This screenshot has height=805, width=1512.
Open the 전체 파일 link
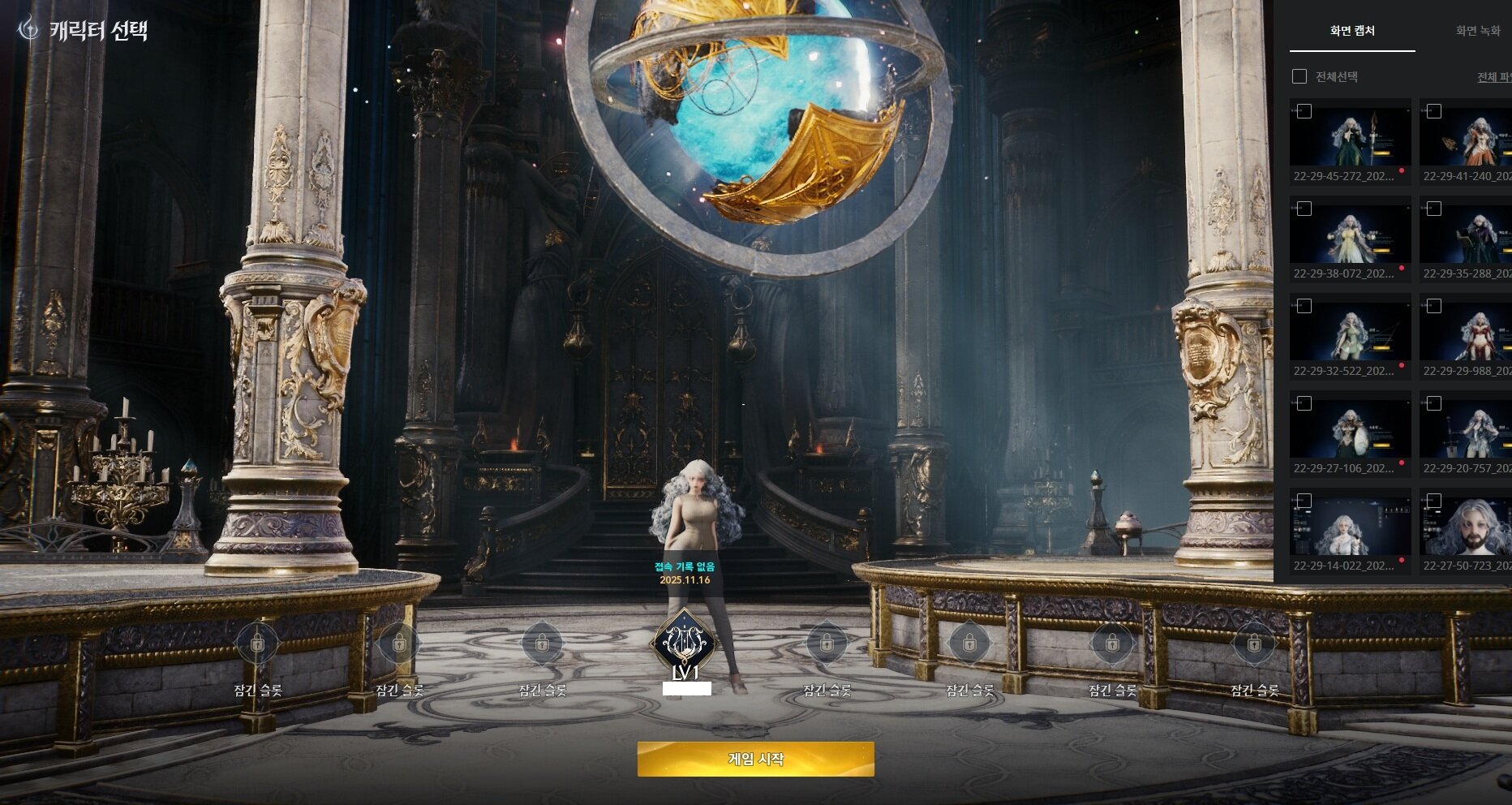[x=1494, y=78]
